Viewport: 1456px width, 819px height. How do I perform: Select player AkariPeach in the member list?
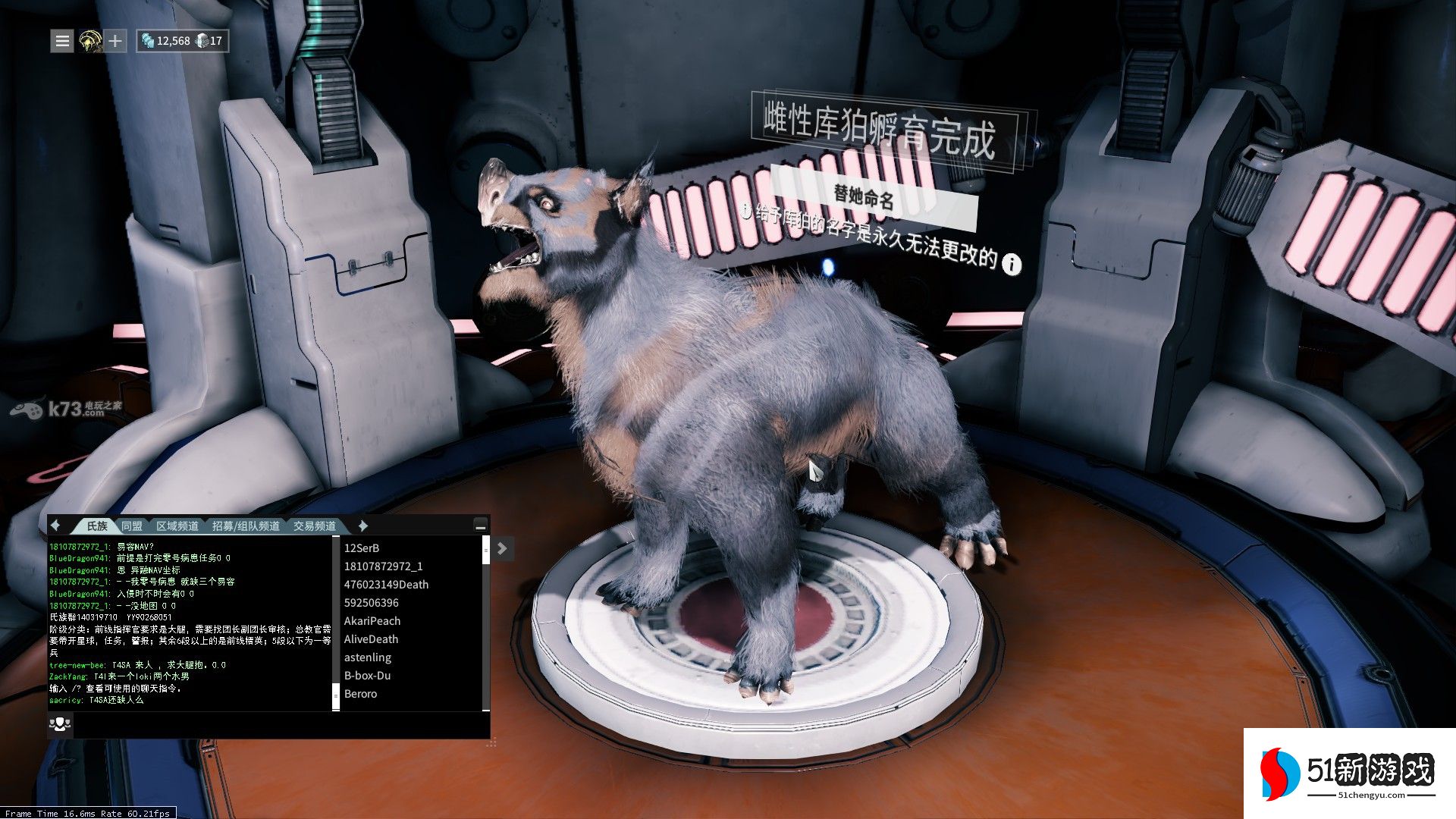372,621
